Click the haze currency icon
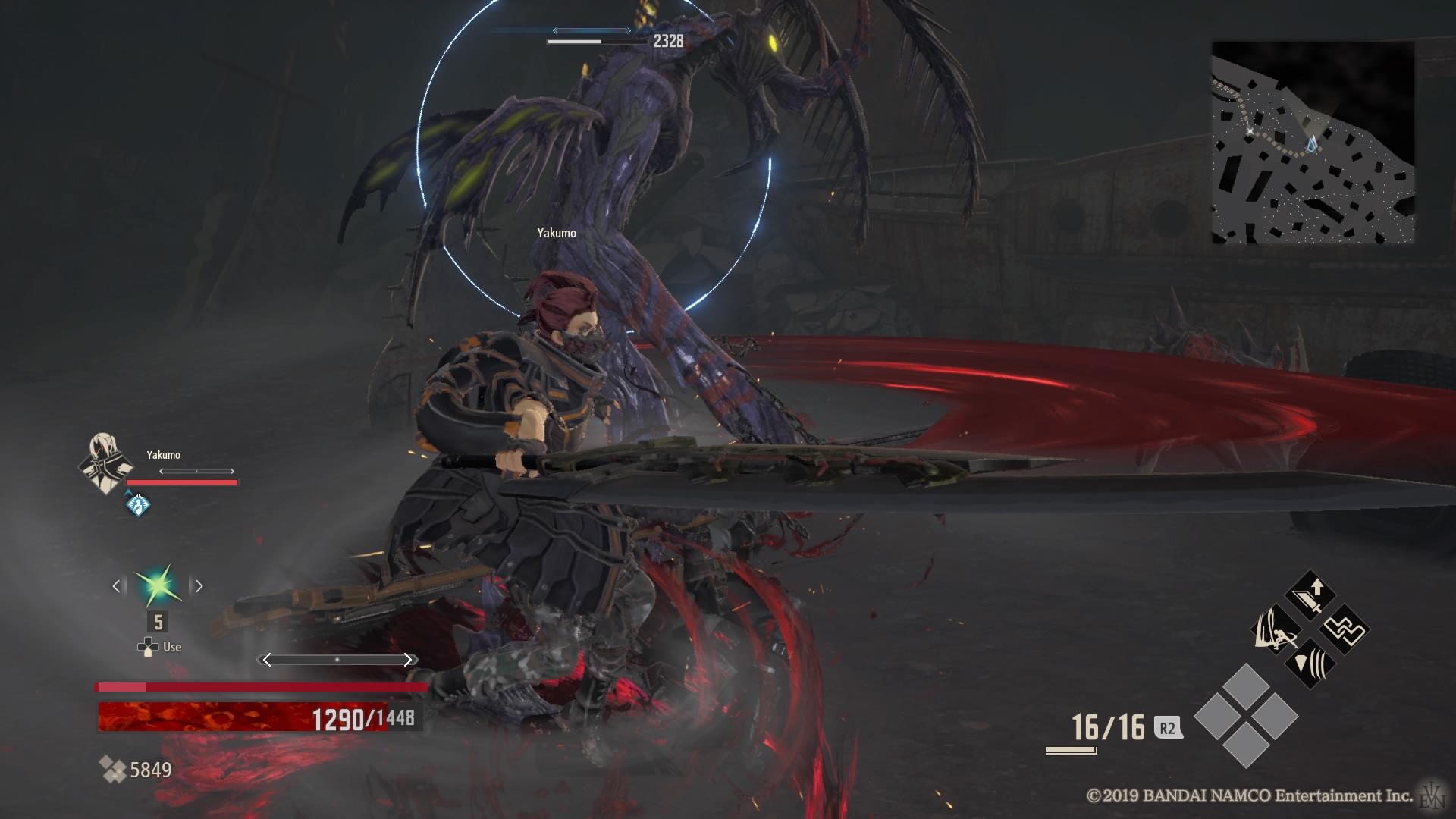 coord(113,770)
